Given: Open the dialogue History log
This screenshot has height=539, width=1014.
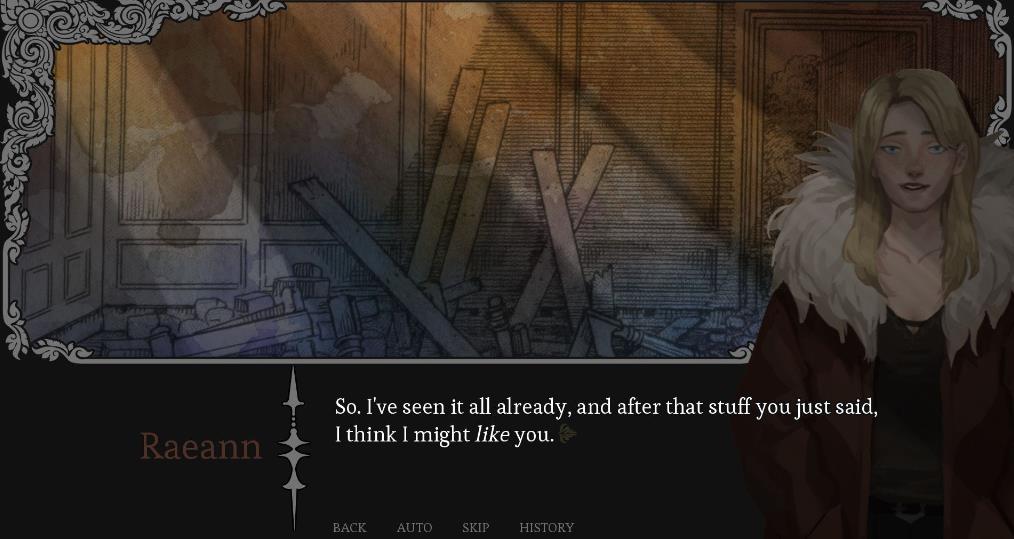Looking at the screenshot, I should (x=546, y=527).
